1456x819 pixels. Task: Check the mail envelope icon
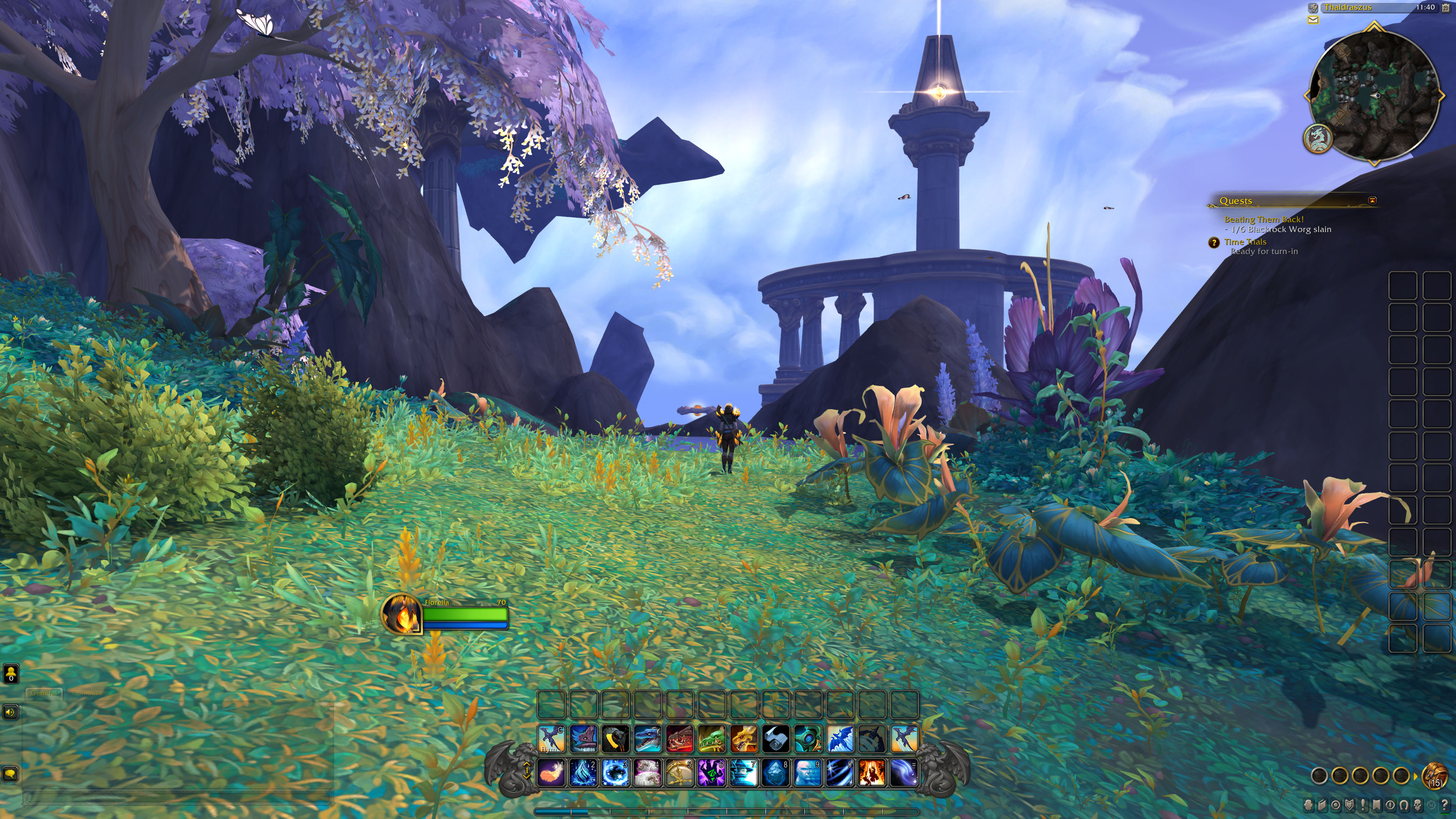point(1313,20)
